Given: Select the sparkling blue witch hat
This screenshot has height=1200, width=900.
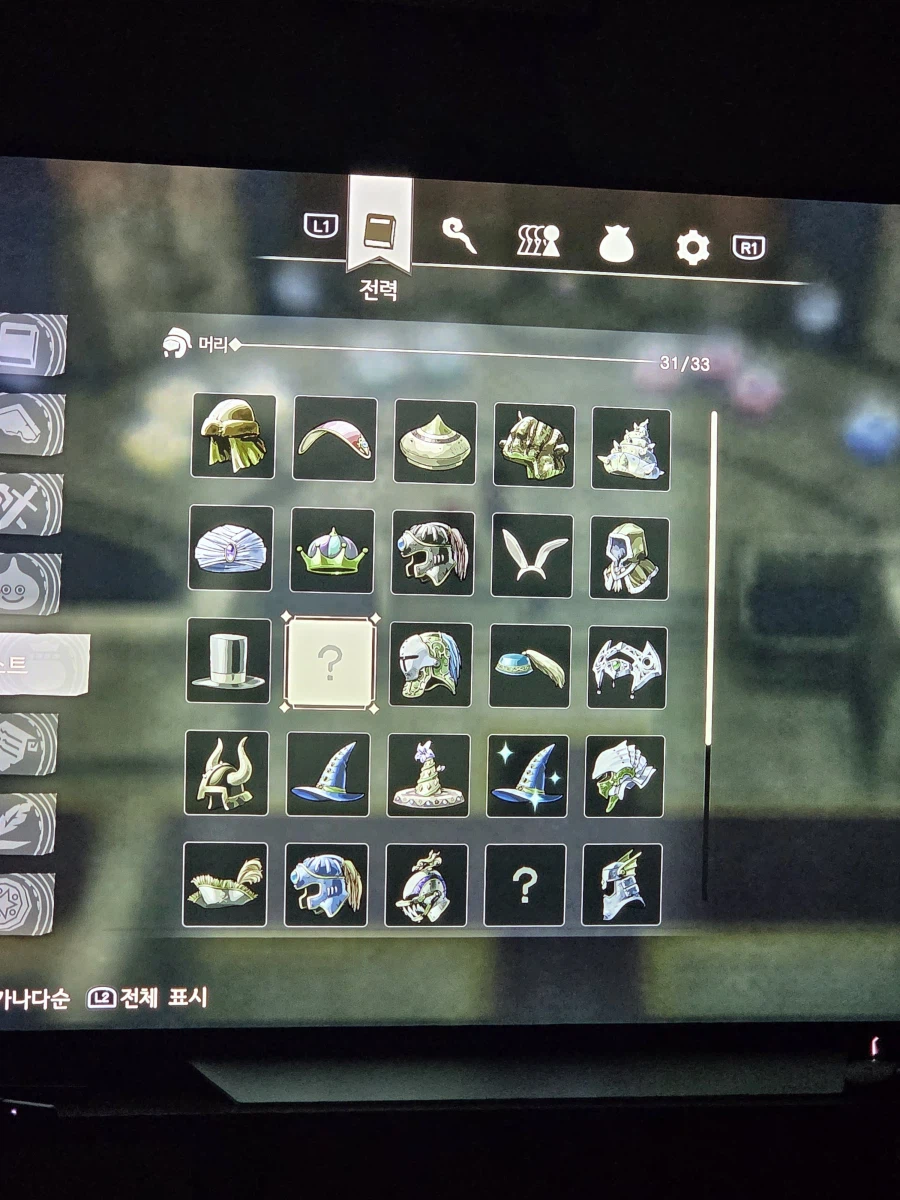Looking at the screenshot, I should pos(527,776).
